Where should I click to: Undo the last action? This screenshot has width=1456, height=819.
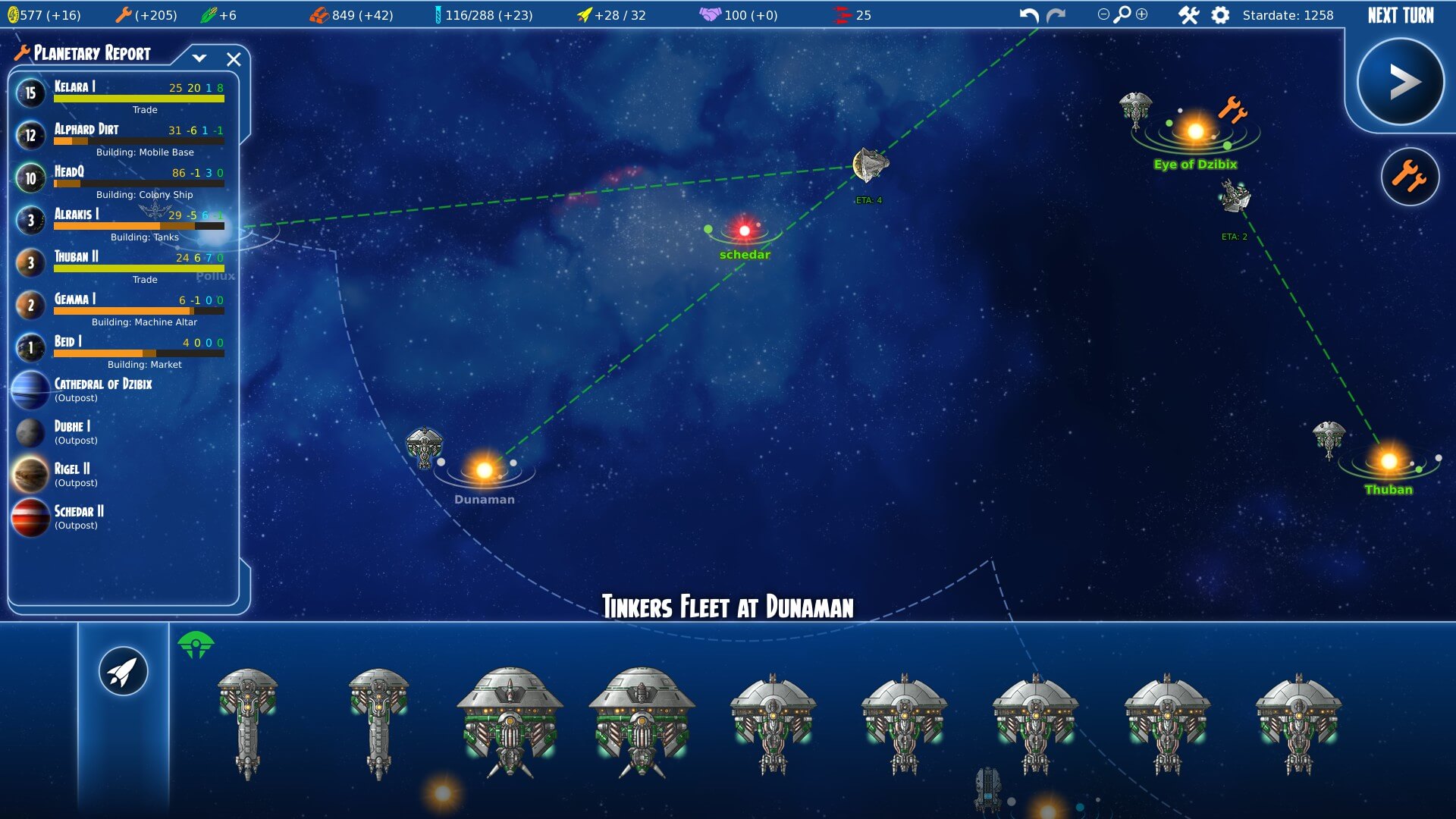click(1029, 15)
